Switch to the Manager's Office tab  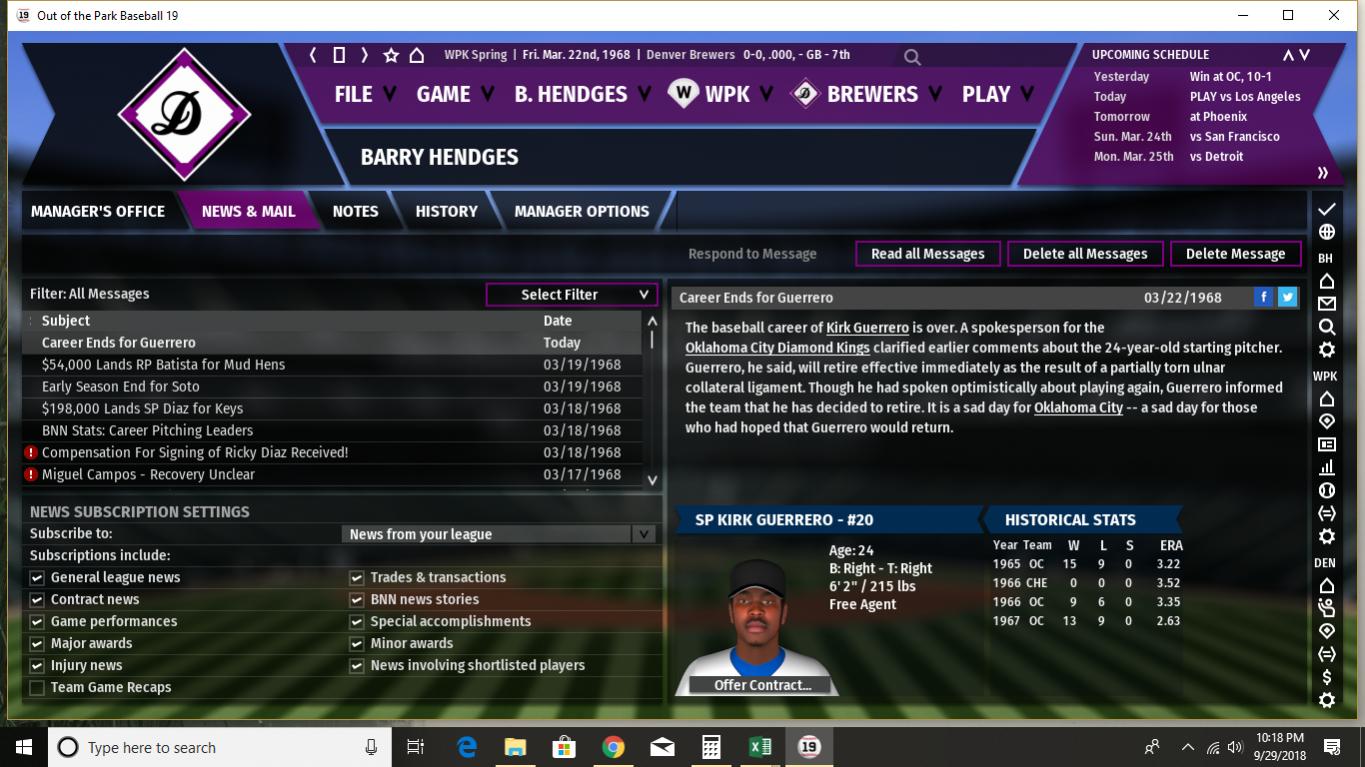click(x=98, y=211)
